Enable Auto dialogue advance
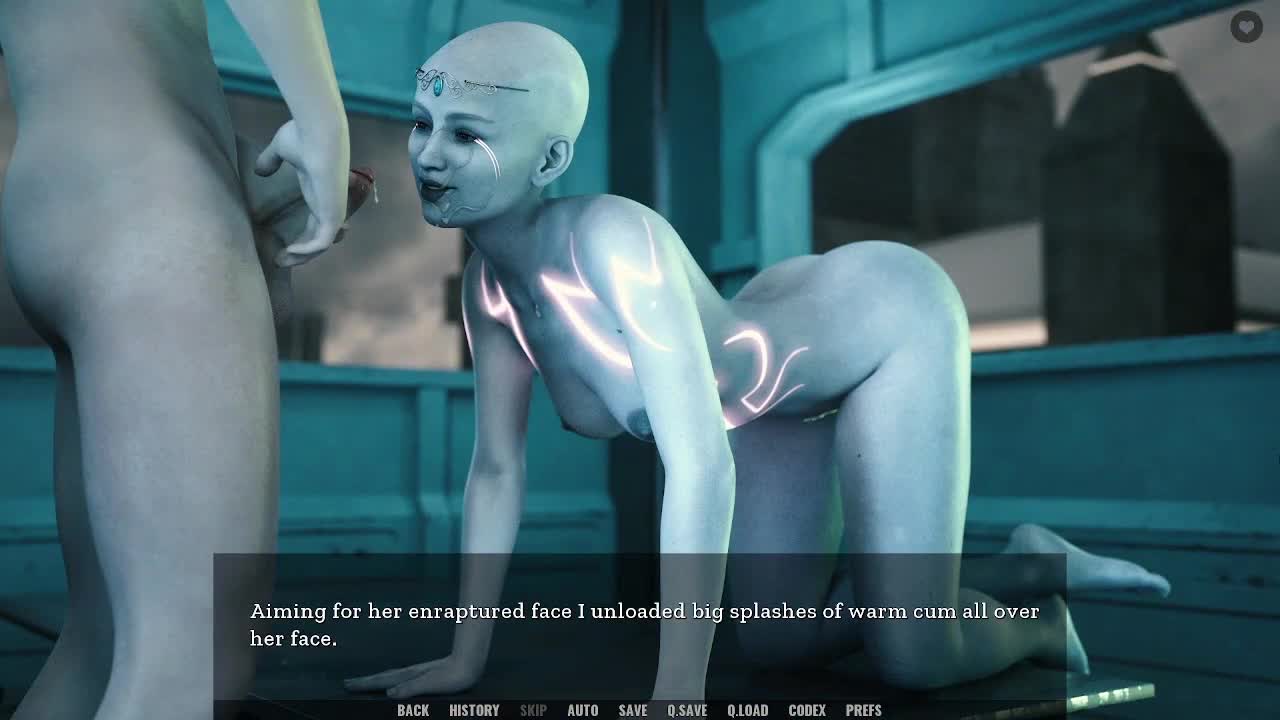Screen dimensions: 1280x720 [x=582, y=710]
